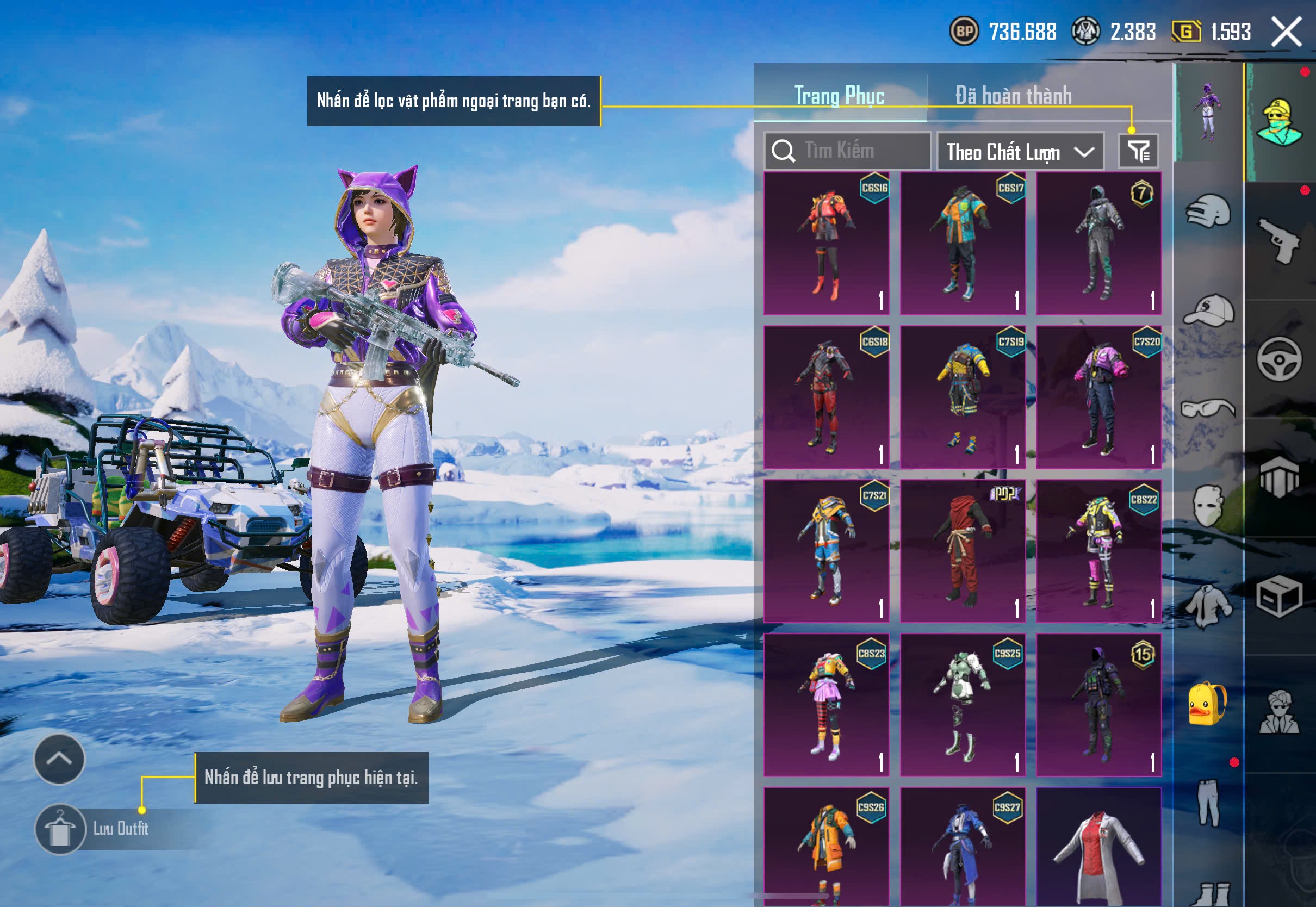Choose the C6S17 teal and orange outfit

pyautogui.click(x=963, y=243)
